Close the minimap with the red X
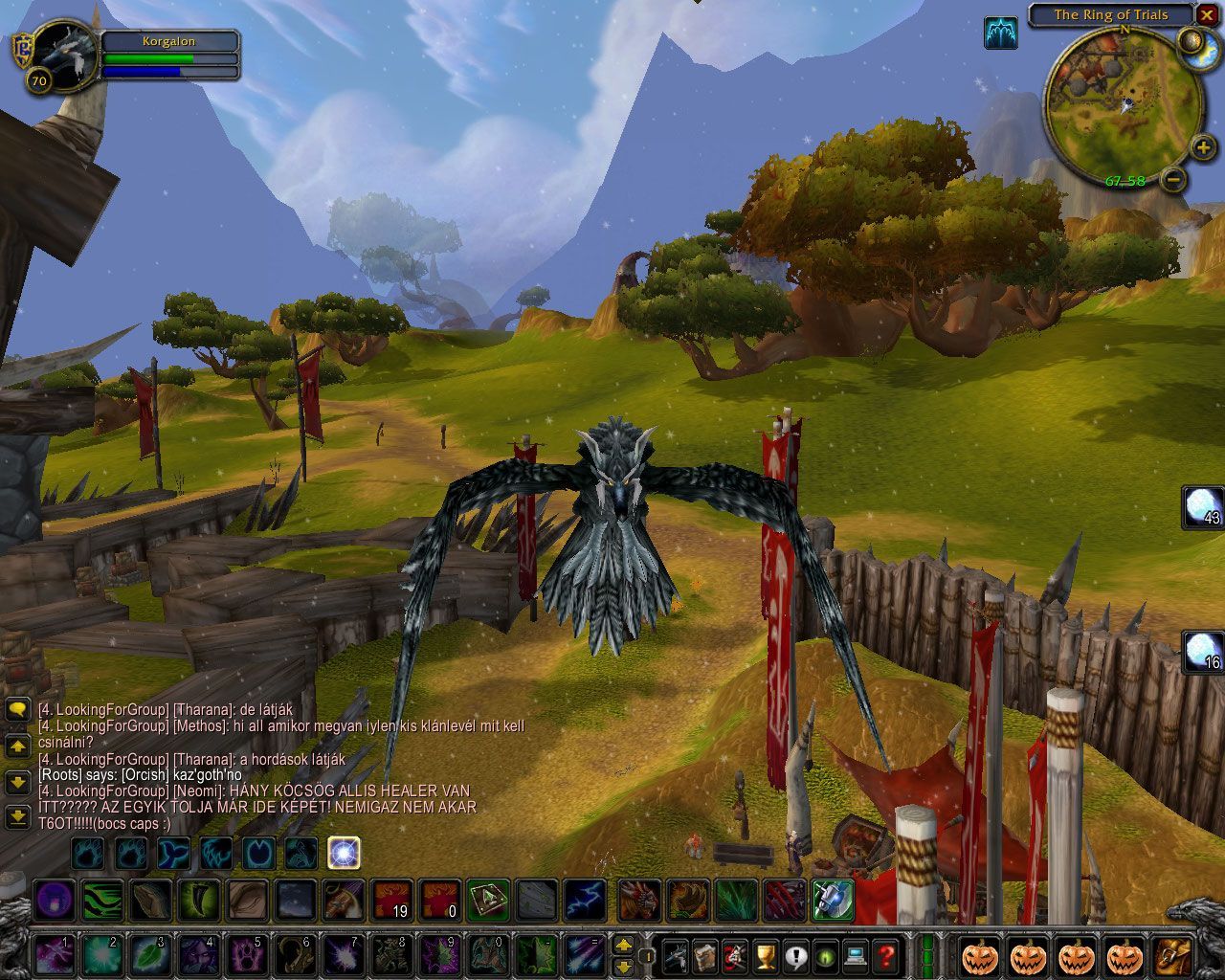 coord(1208,15)
